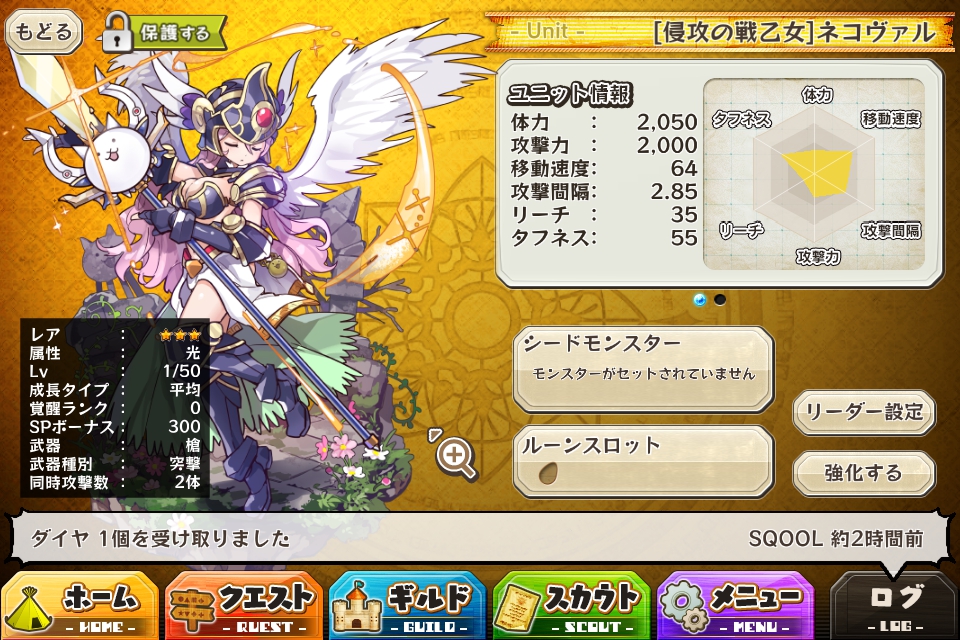Set this unit as leader (リーダー設定)
The image size is (960, 640).
[864, 411]
